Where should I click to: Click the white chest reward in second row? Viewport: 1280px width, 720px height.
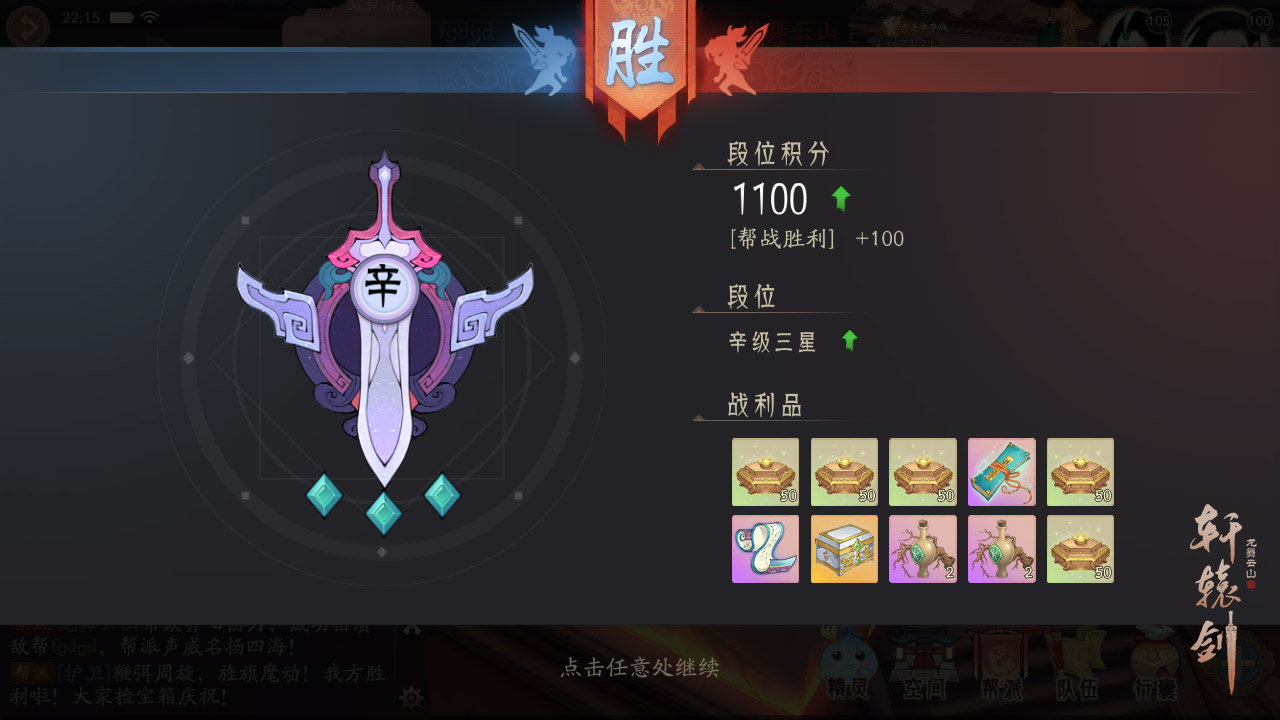pos(843,548)
